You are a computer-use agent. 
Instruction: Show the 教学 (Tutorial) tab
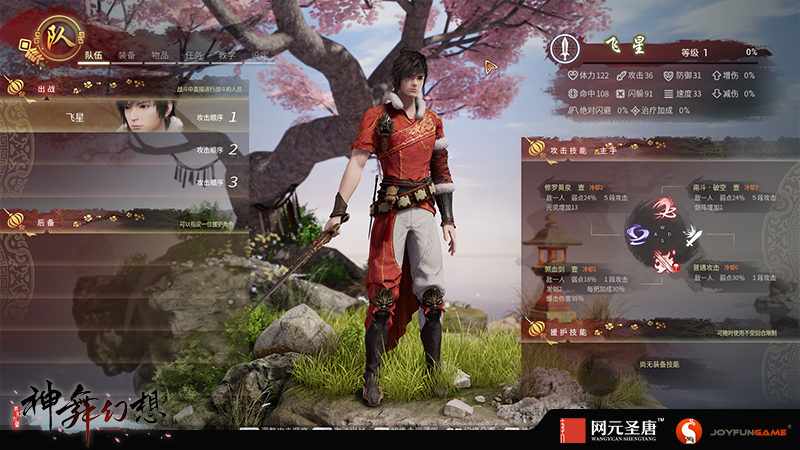pos(227,56)
